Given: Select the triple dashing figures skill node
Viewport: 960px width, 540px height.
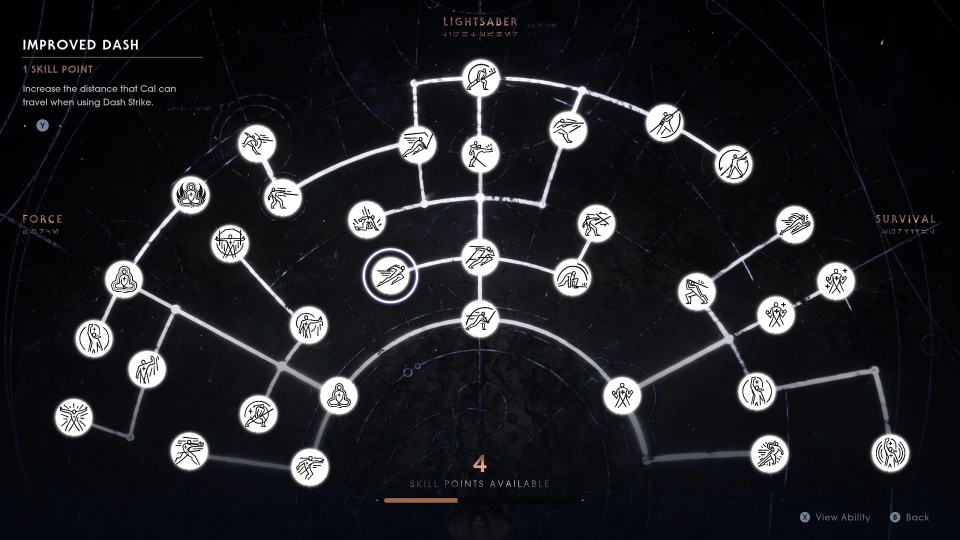Looking at the screenshot, I should [480, 260].
